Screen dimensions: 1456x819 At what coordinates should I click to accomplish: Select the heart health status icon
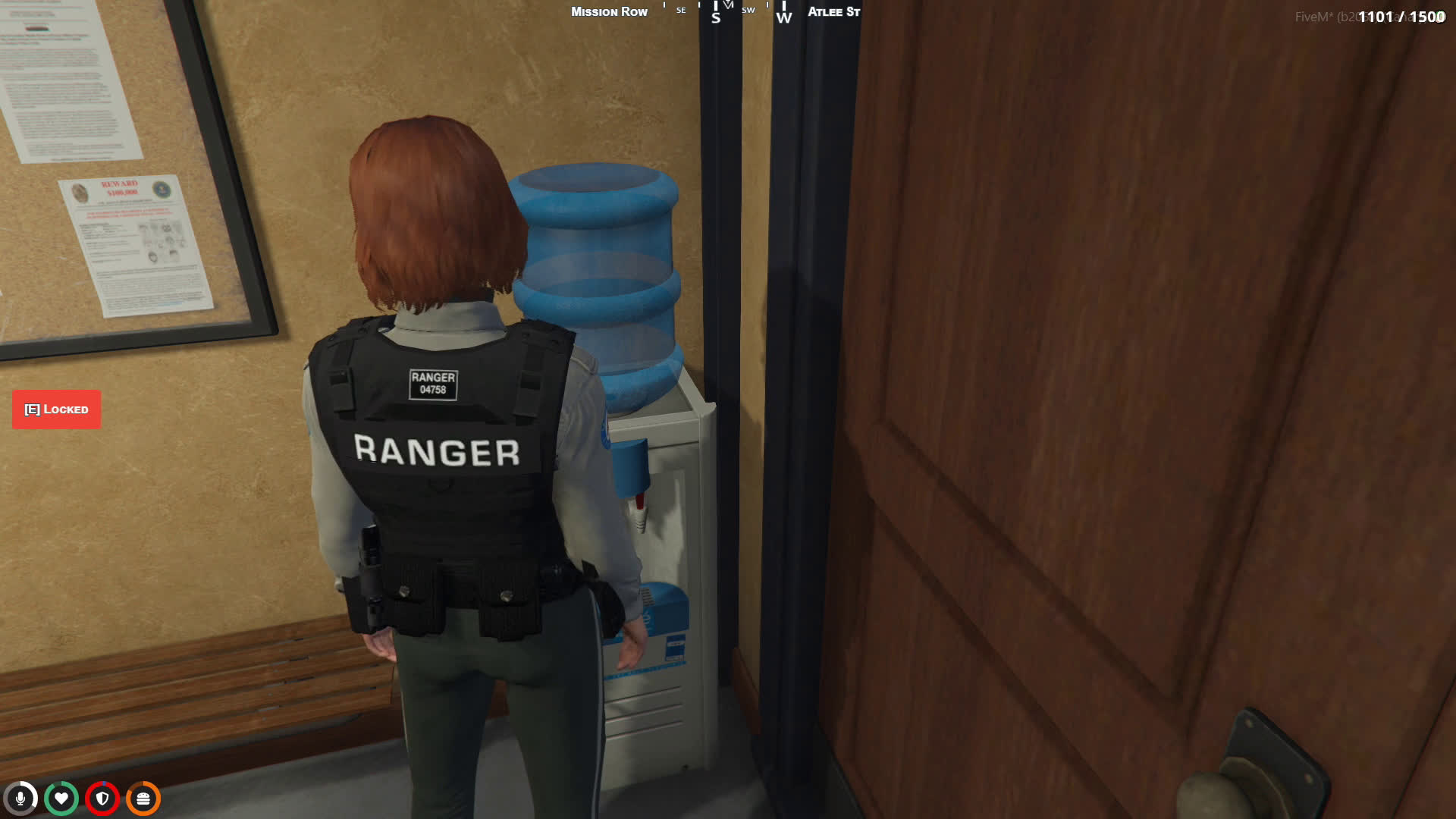coord(61,799)
